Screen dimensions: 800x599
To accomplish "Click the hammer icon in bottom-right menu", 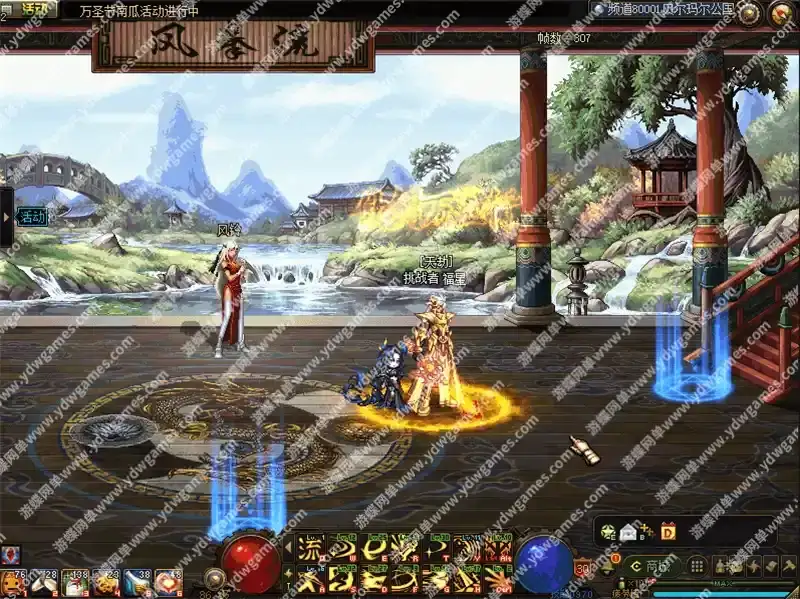I will pos(788,566).
